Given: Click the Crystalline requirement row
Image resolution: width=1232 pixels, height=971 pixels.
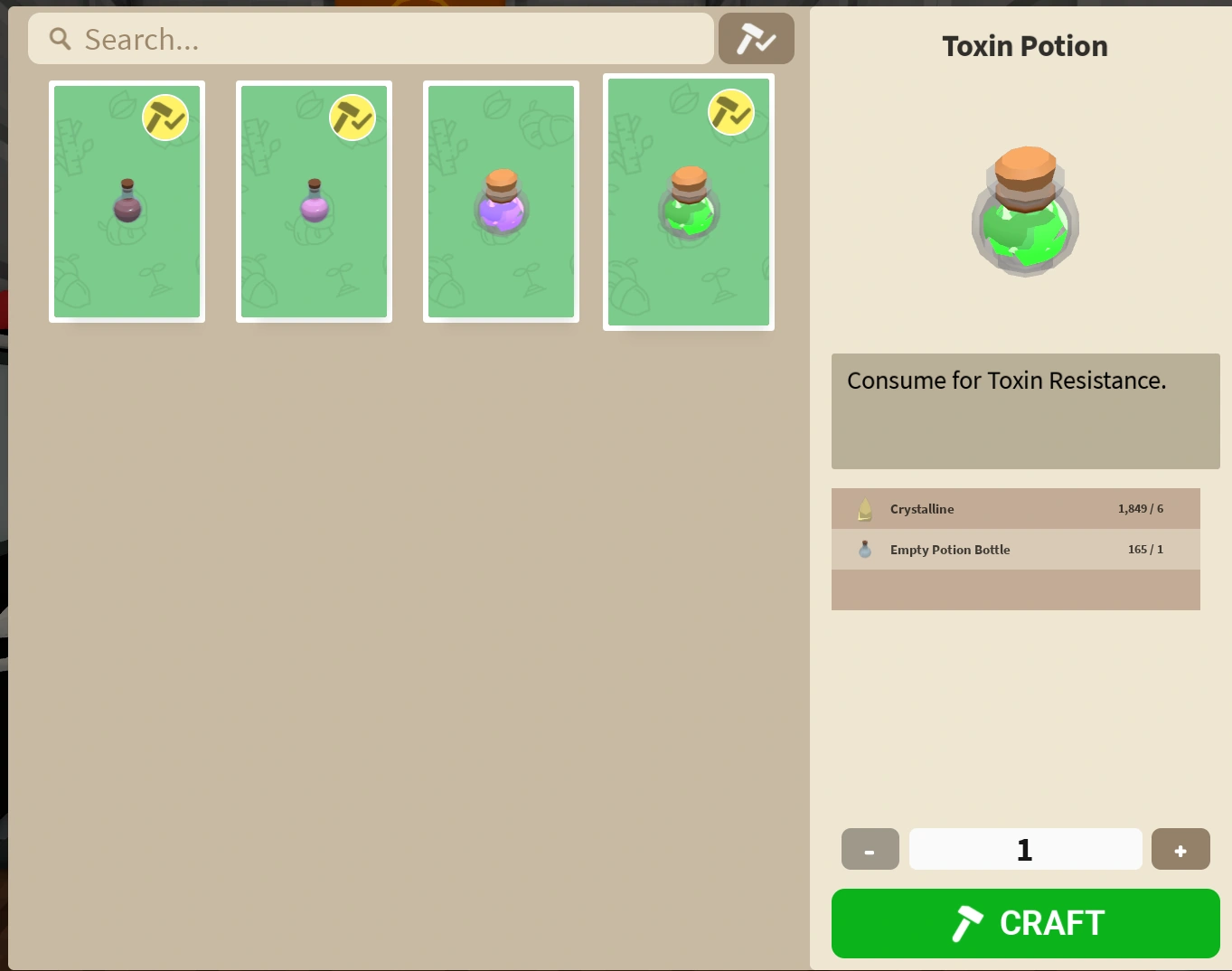Looking at the screenshot, I should (1015, 508).
